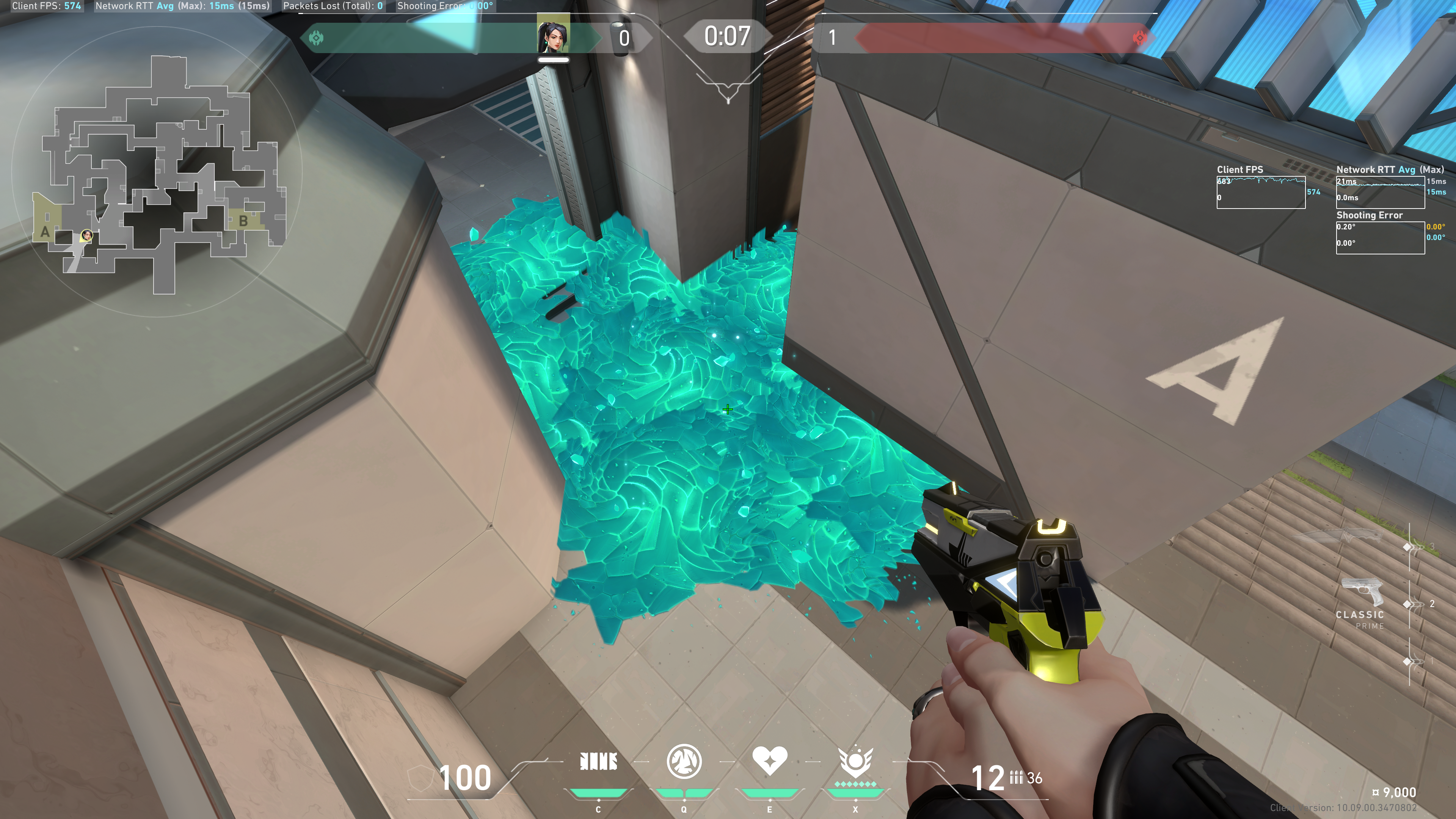Activate the Barrier Orb wall ability
The image size is (1456, 819).
tap(598, 762)
